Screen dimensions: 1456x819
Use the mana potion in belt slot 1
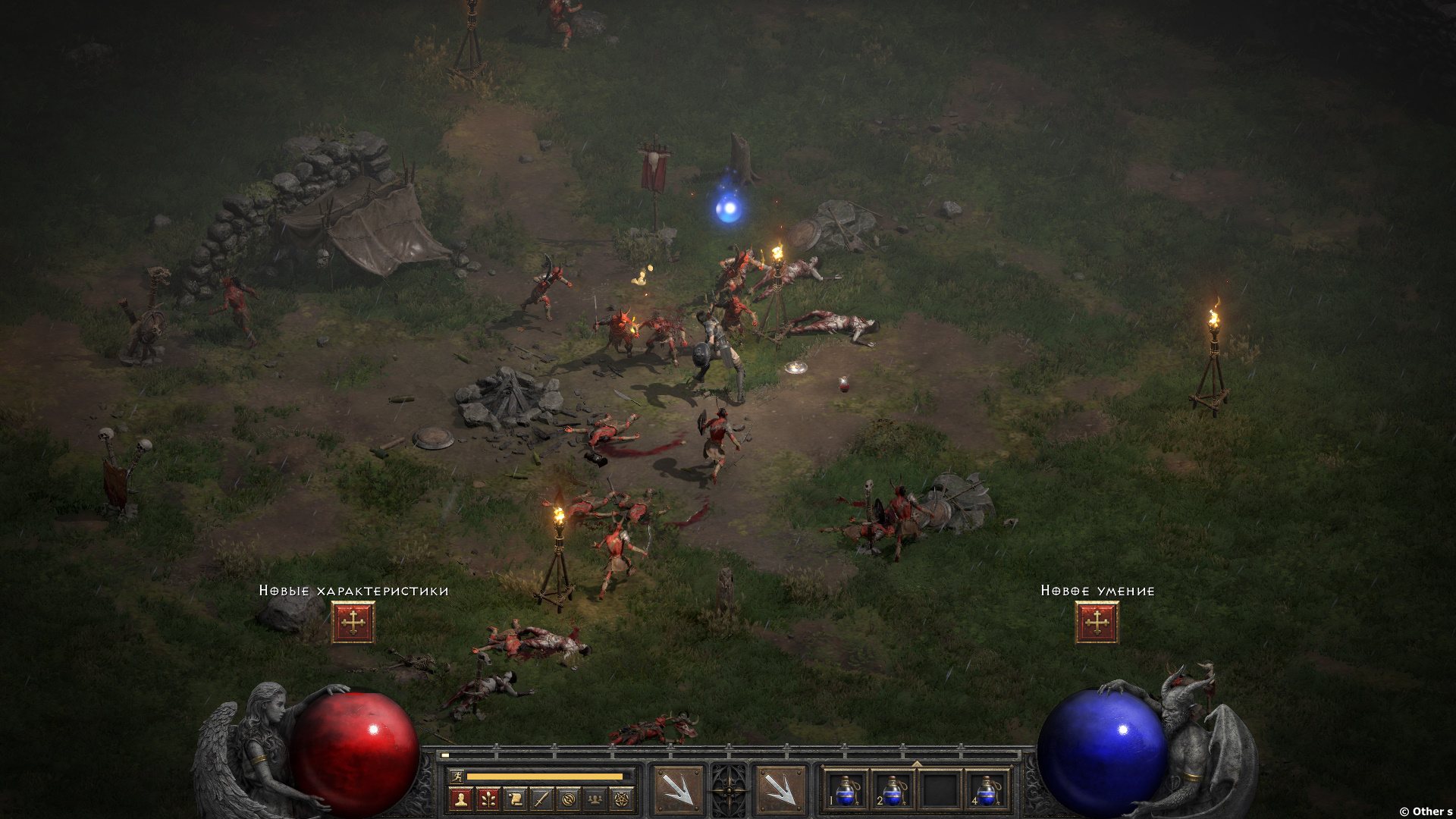point(846,790)
